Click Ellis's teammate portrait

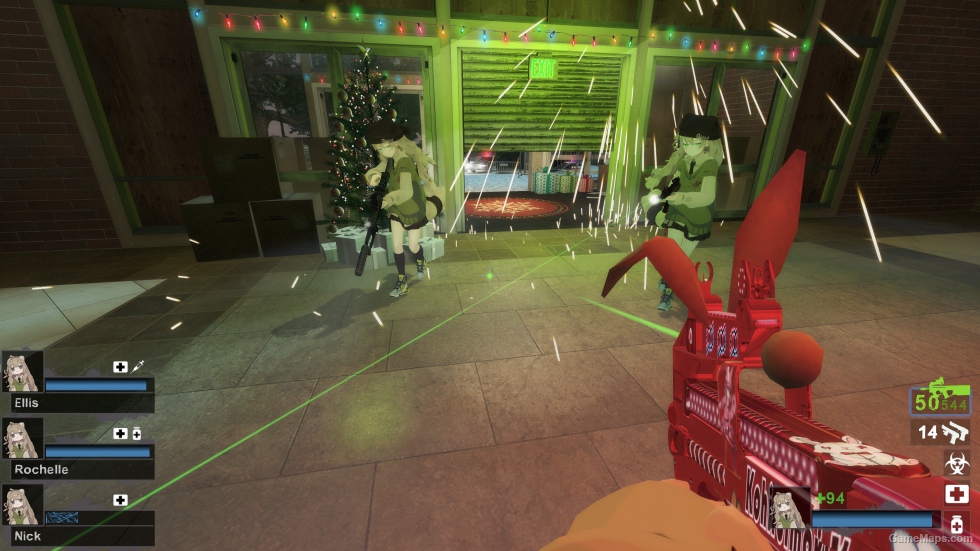pyautogui.click(x=23, y=371)
